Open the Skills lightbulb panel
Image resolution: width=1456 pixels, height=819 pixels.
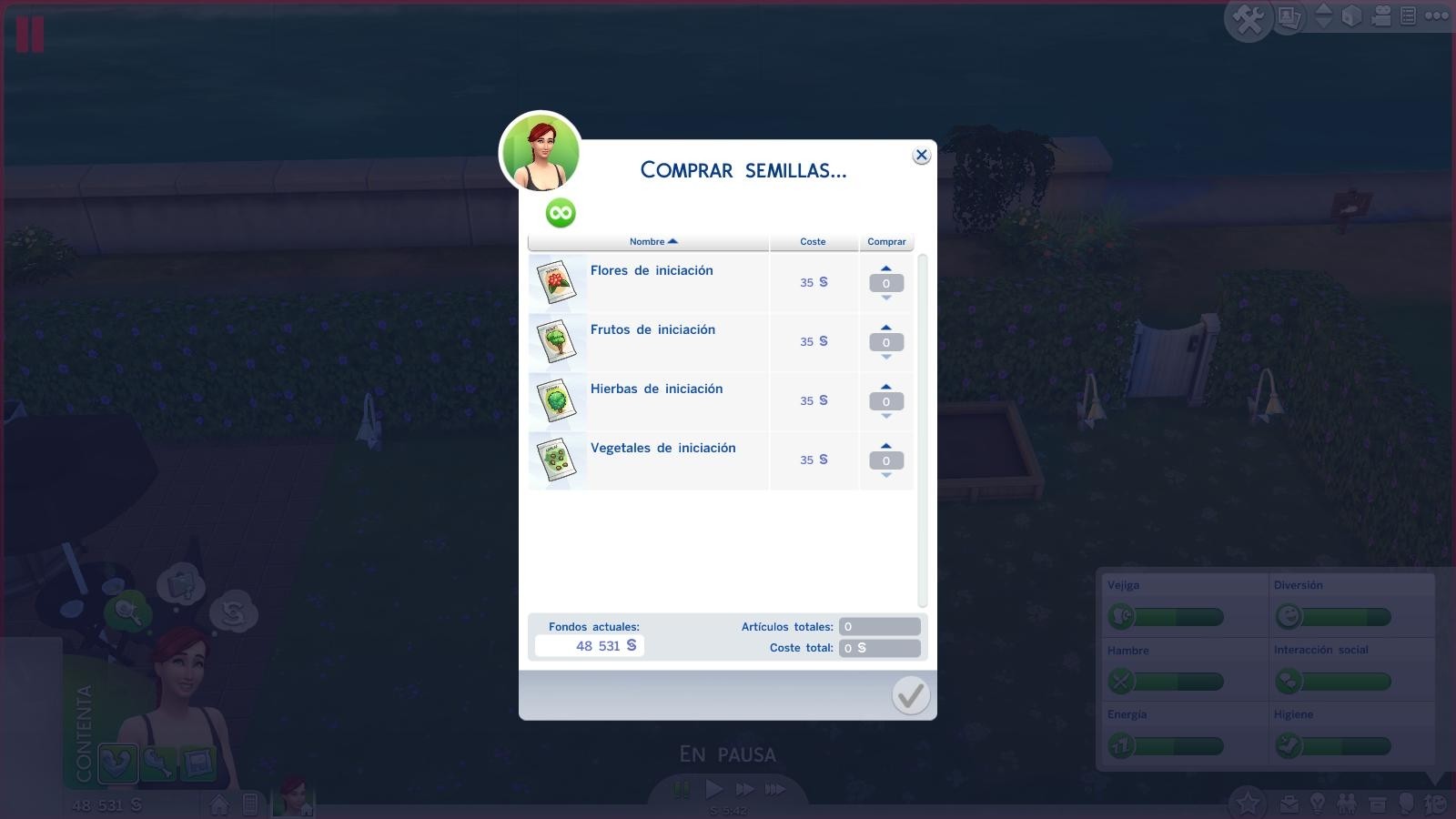point(1319,804)
